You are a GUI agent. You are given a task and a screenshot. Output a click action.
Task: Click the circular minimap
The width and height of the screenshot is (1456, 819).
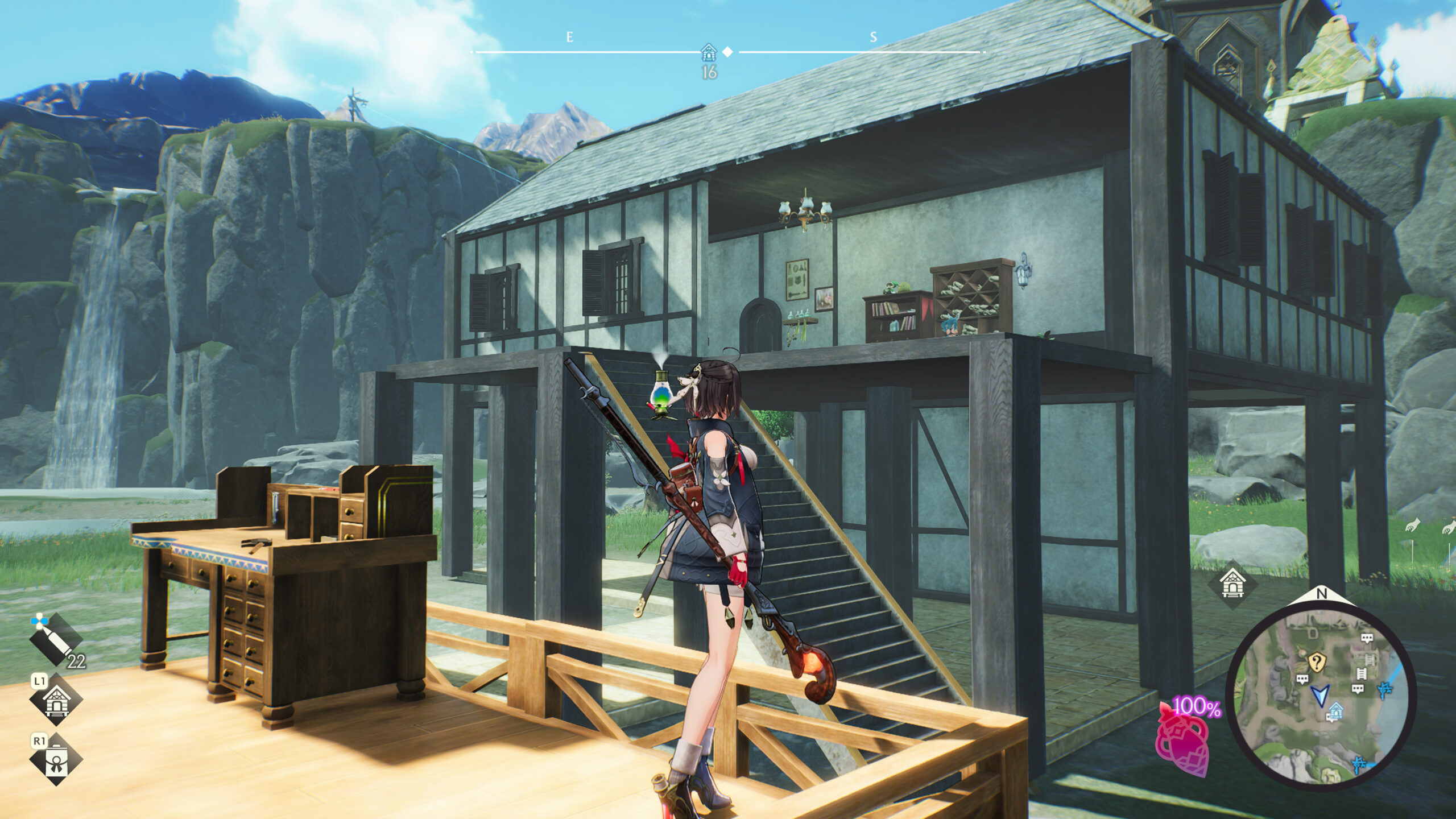tap(1321, 697)
